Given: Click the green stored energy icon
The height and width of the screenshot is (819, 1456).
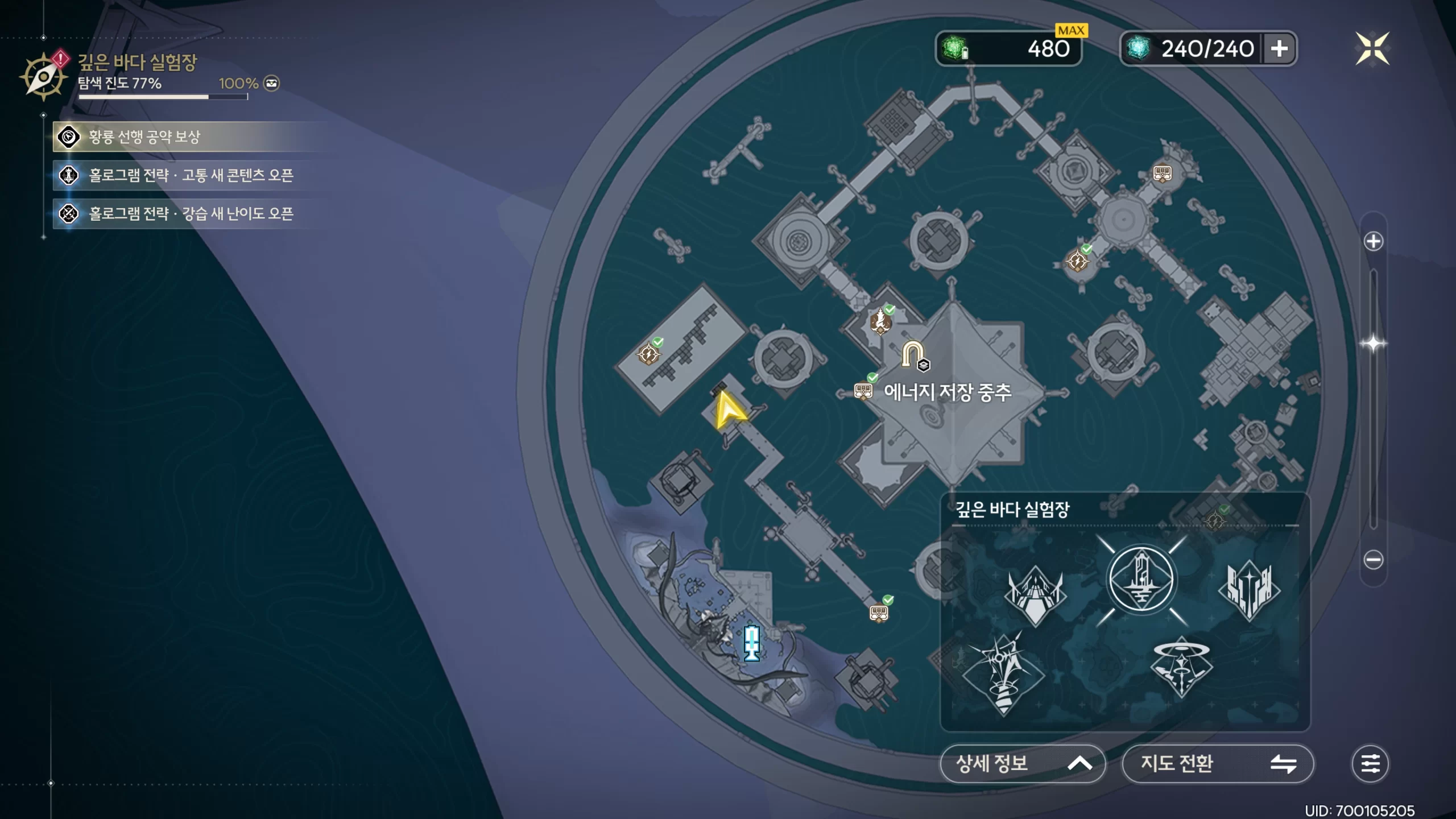Looking at the screenshot, I should click(x=955, y=49).
